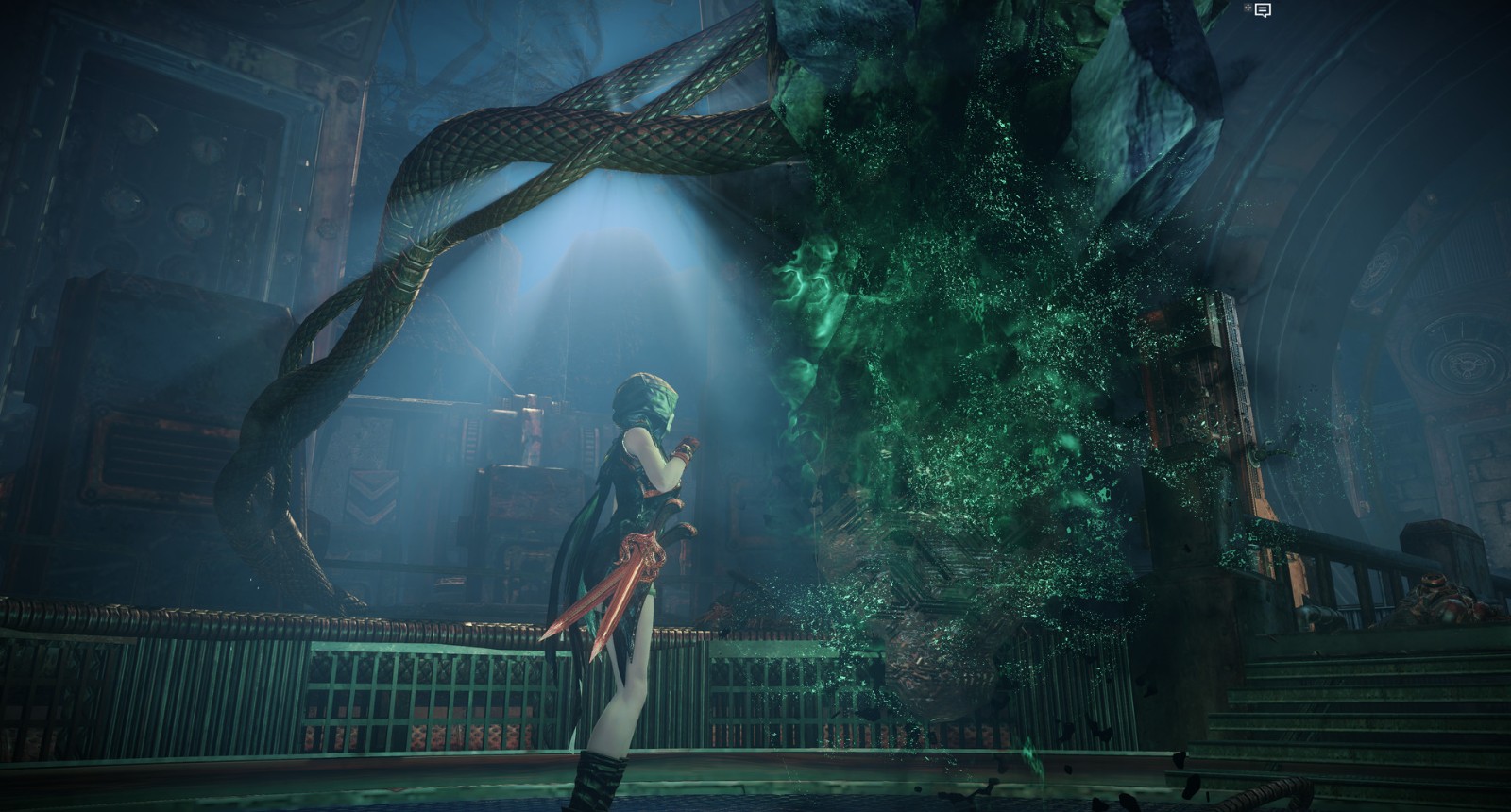
Task: Open the chat speech bubble icon
Action: [1263, 9]
